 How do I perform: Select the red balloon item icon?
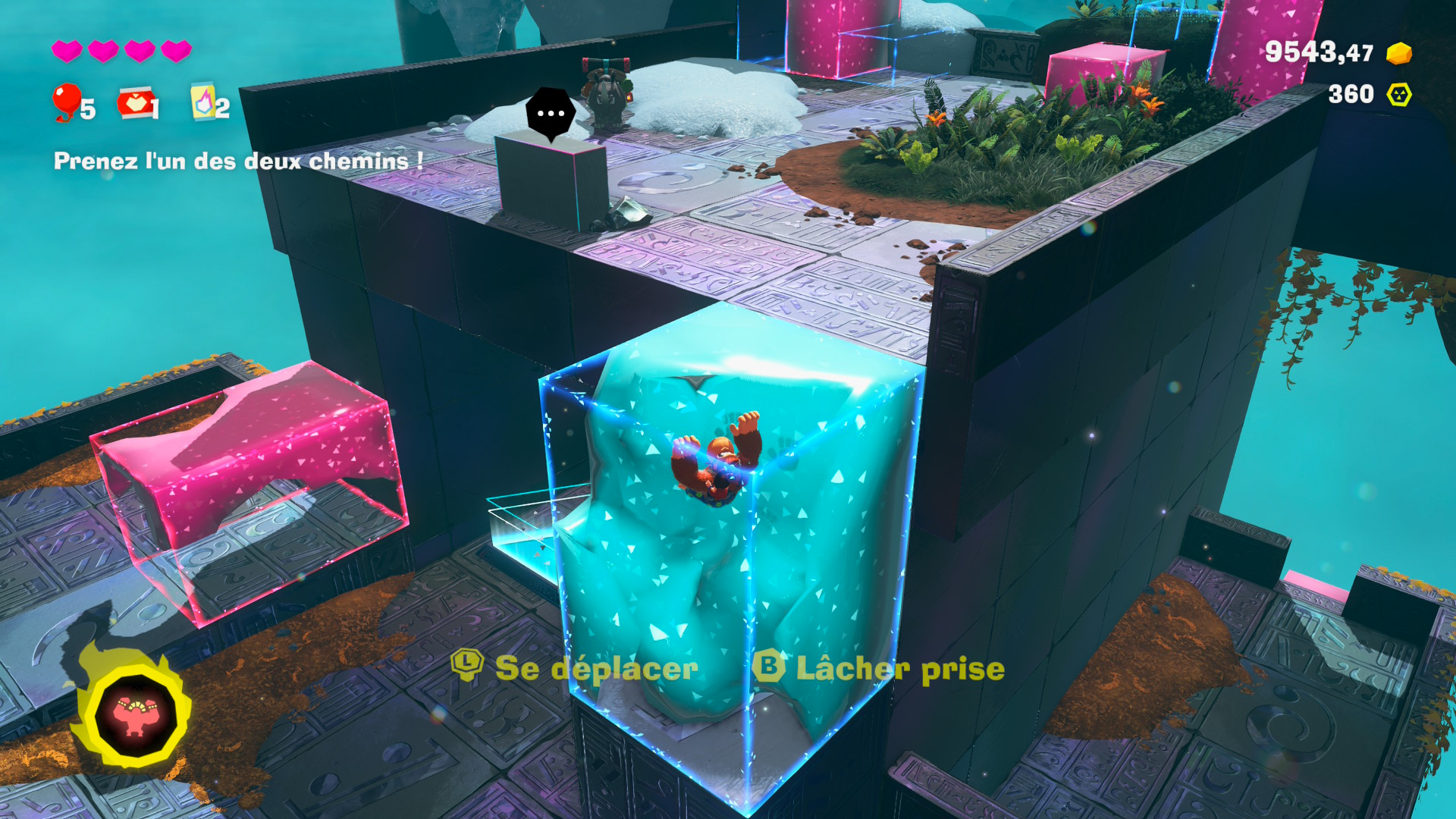[x=67, y=102]
